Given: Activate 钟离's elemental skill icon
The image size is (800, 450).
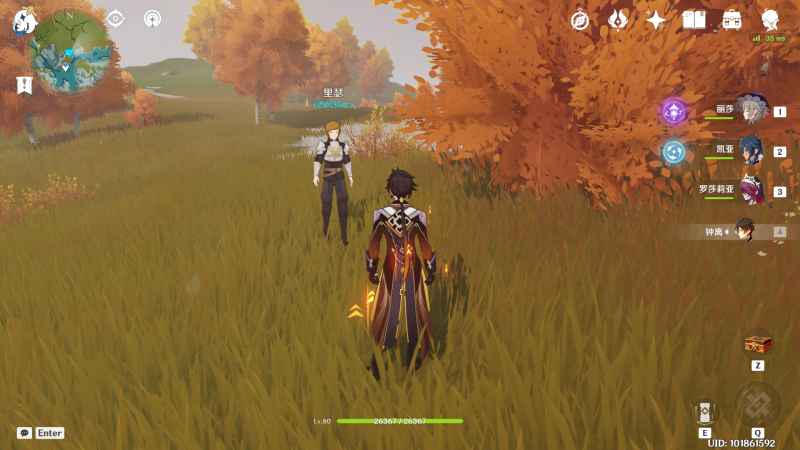Looking at the screenshot, I should pos(705,411).
